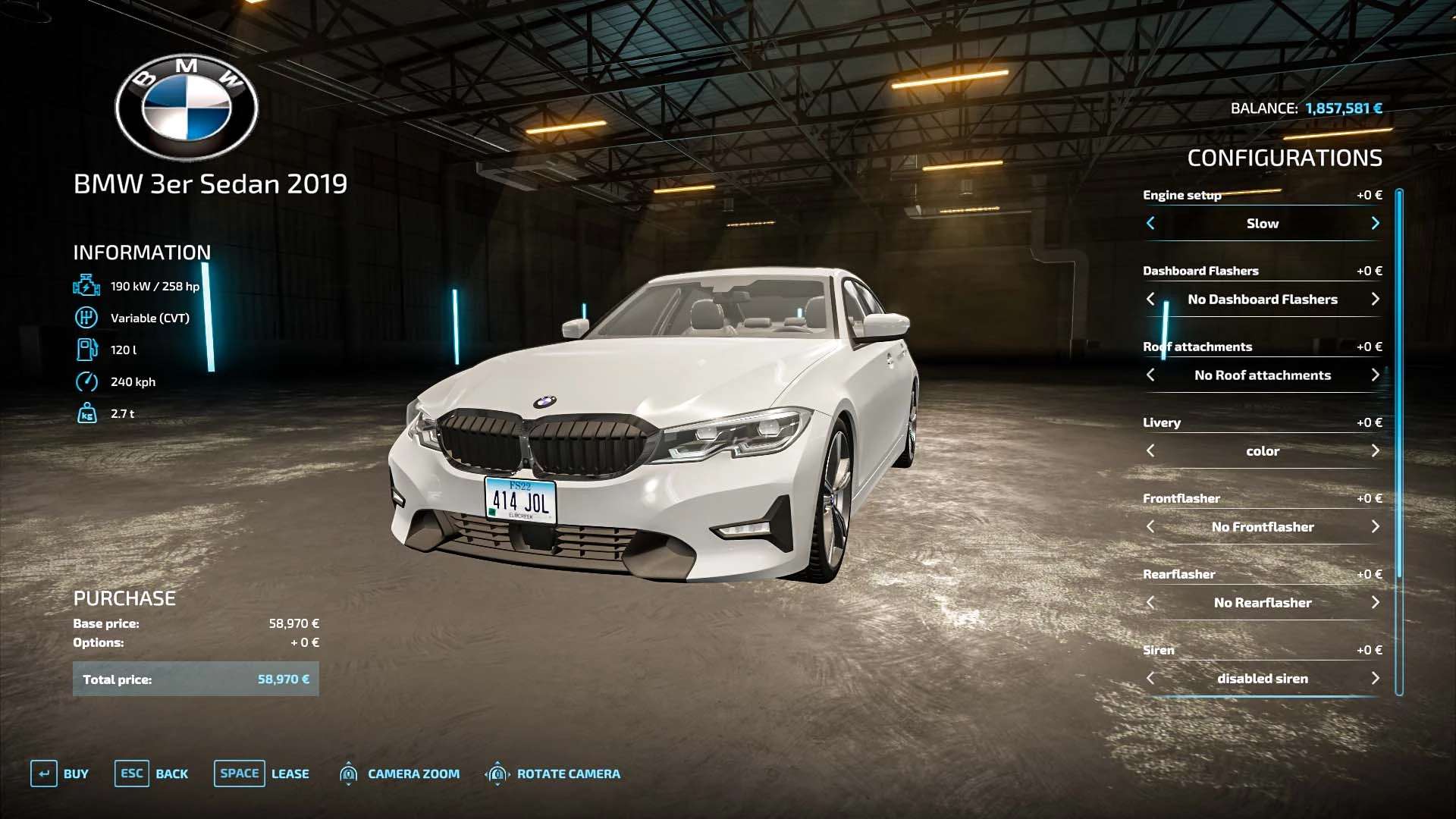Click the configurations list scrollbar
The width and height of the screenshot is (1456, 819).
(x=1399, y=440)
